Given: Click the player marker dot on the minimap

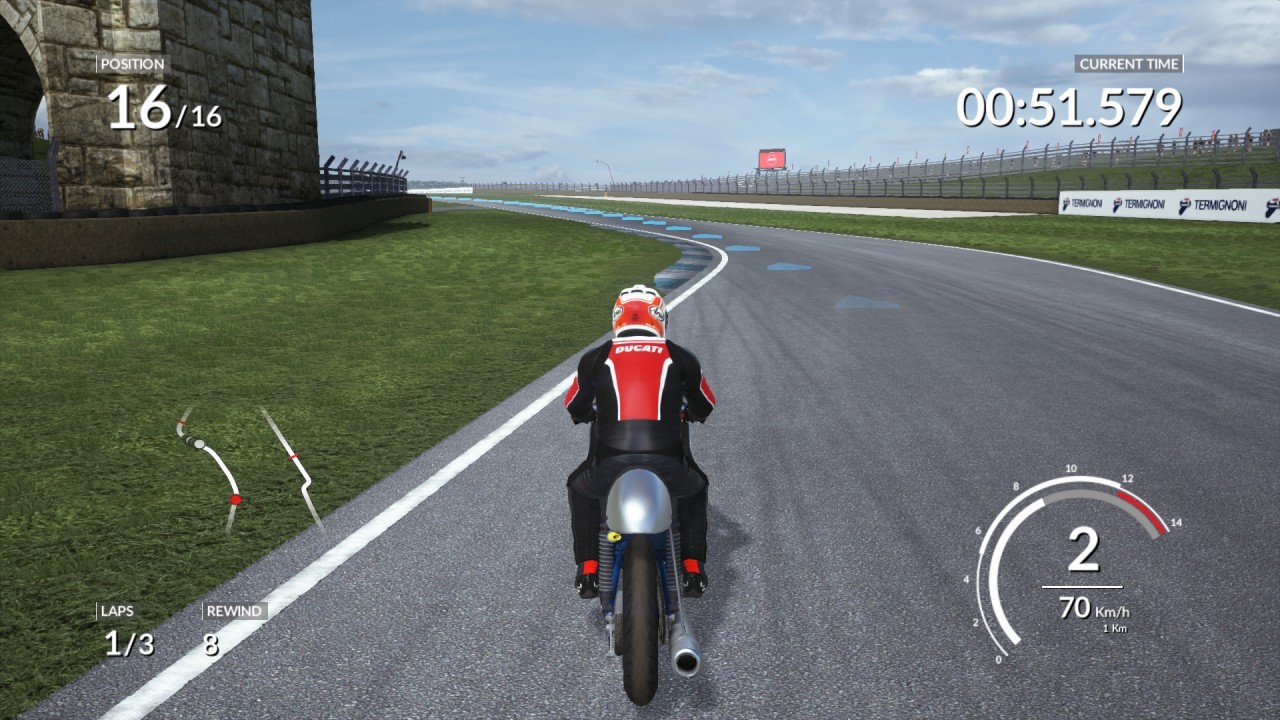Looking at the screenshot, I should (x=199, y=444).
